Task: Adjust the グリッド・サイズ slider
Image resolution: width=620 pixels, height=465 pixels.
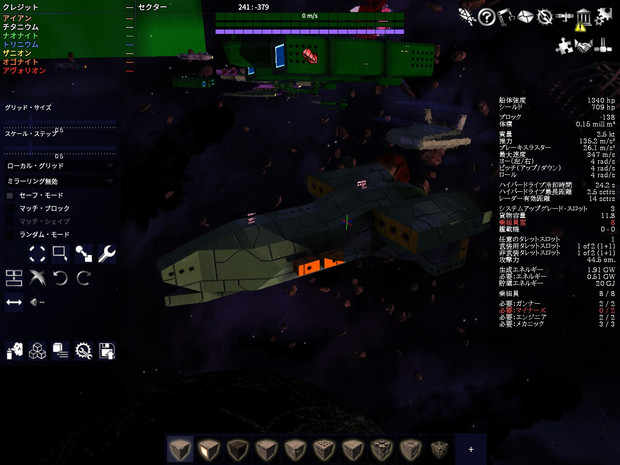Action: (x=60, y=120)
